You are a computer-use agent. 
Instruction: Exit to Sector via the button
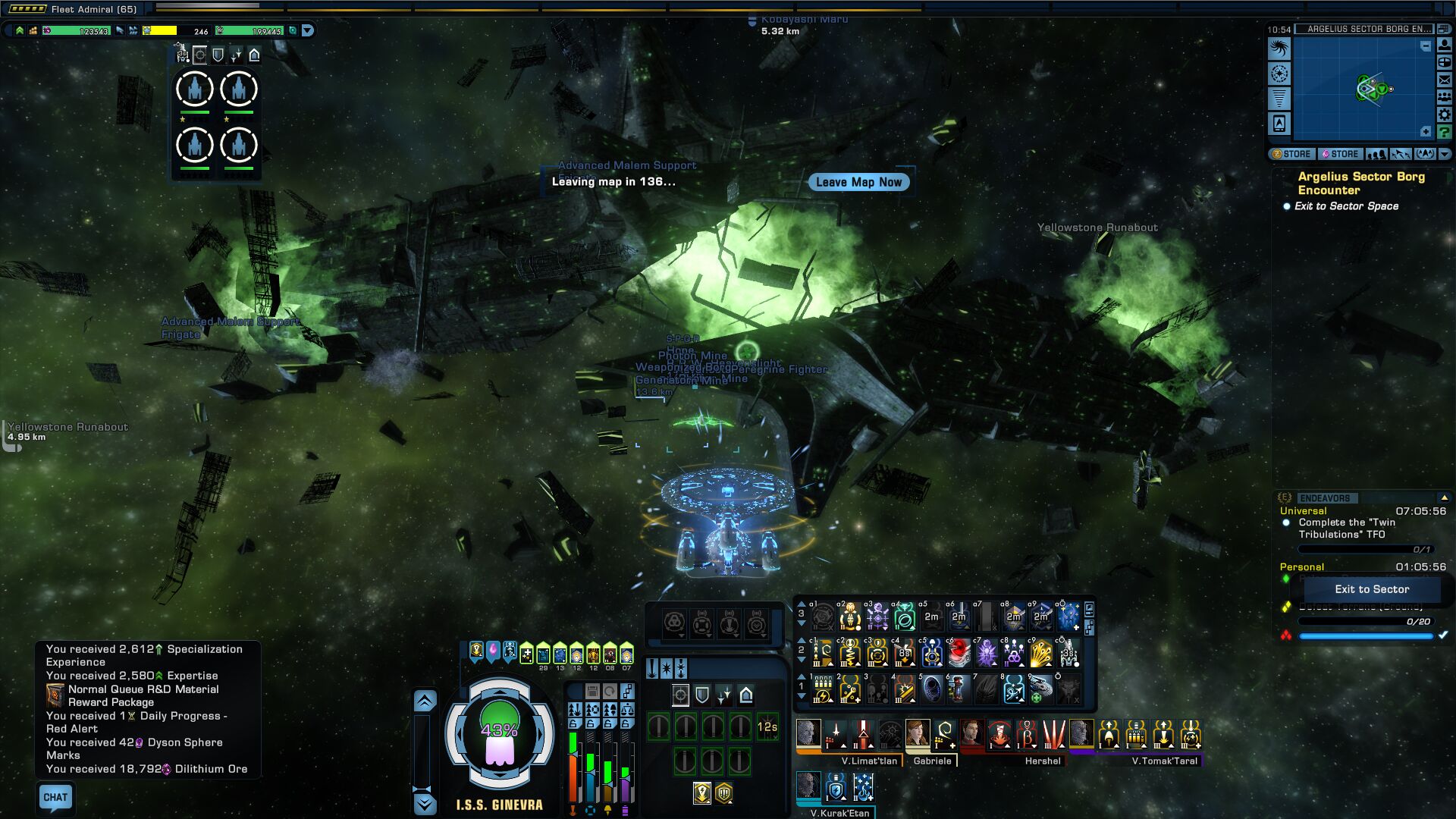(1372, 589)
